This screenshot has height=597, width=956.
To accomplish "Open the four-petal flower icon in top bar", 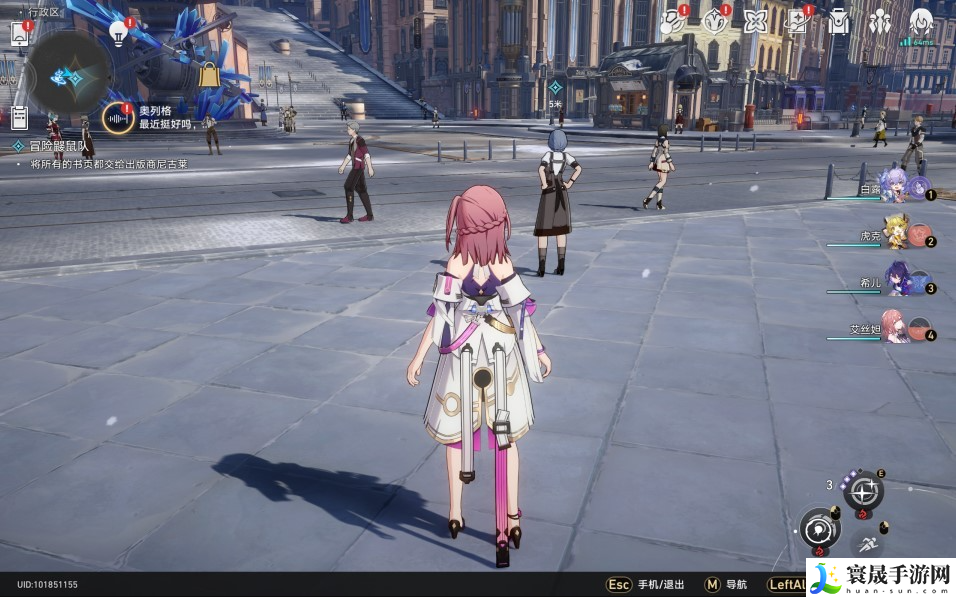I will pyautogui.click(x=755, y=21).
